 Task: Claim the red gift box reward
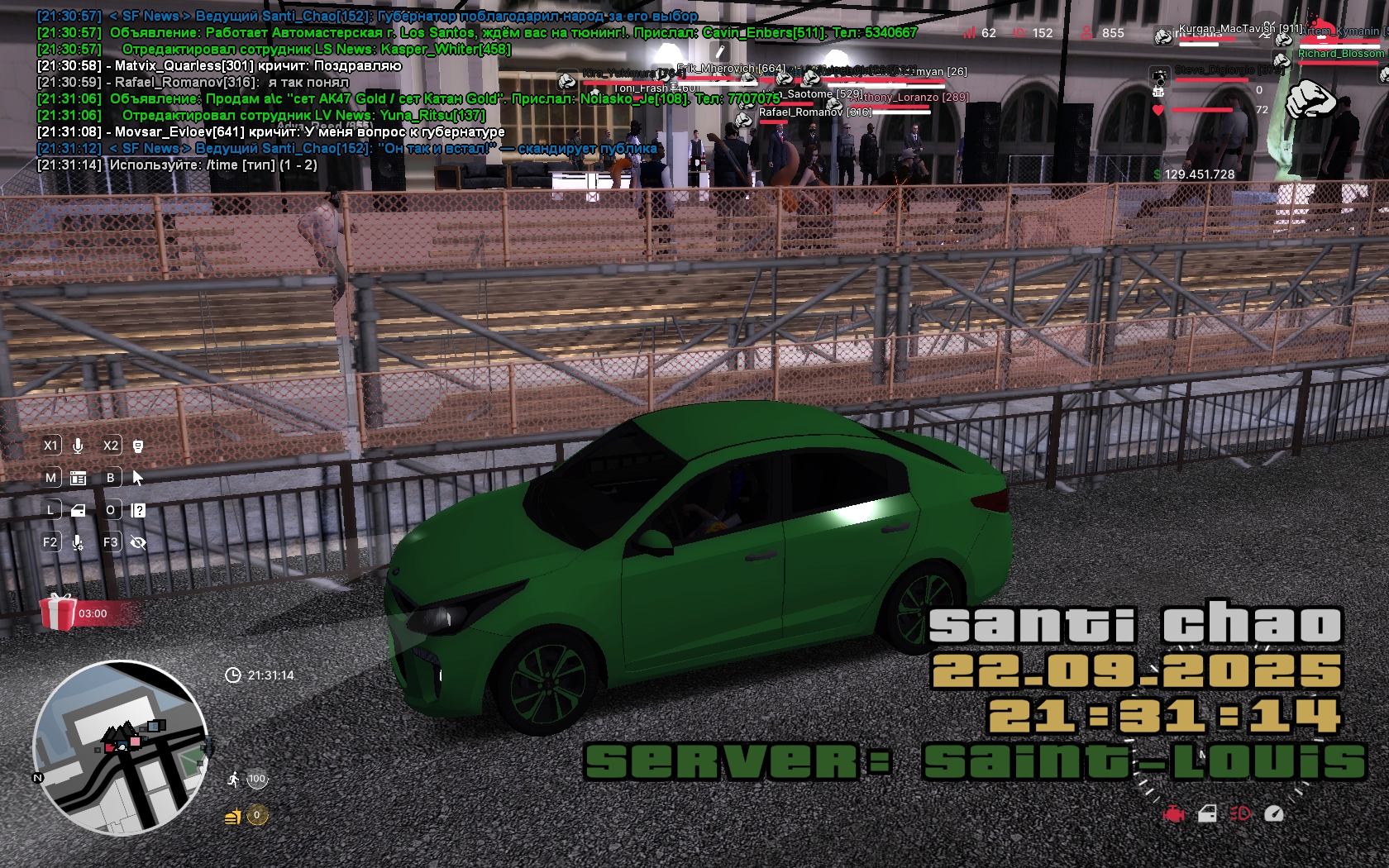pyautogui.click(x=58, y=613)
